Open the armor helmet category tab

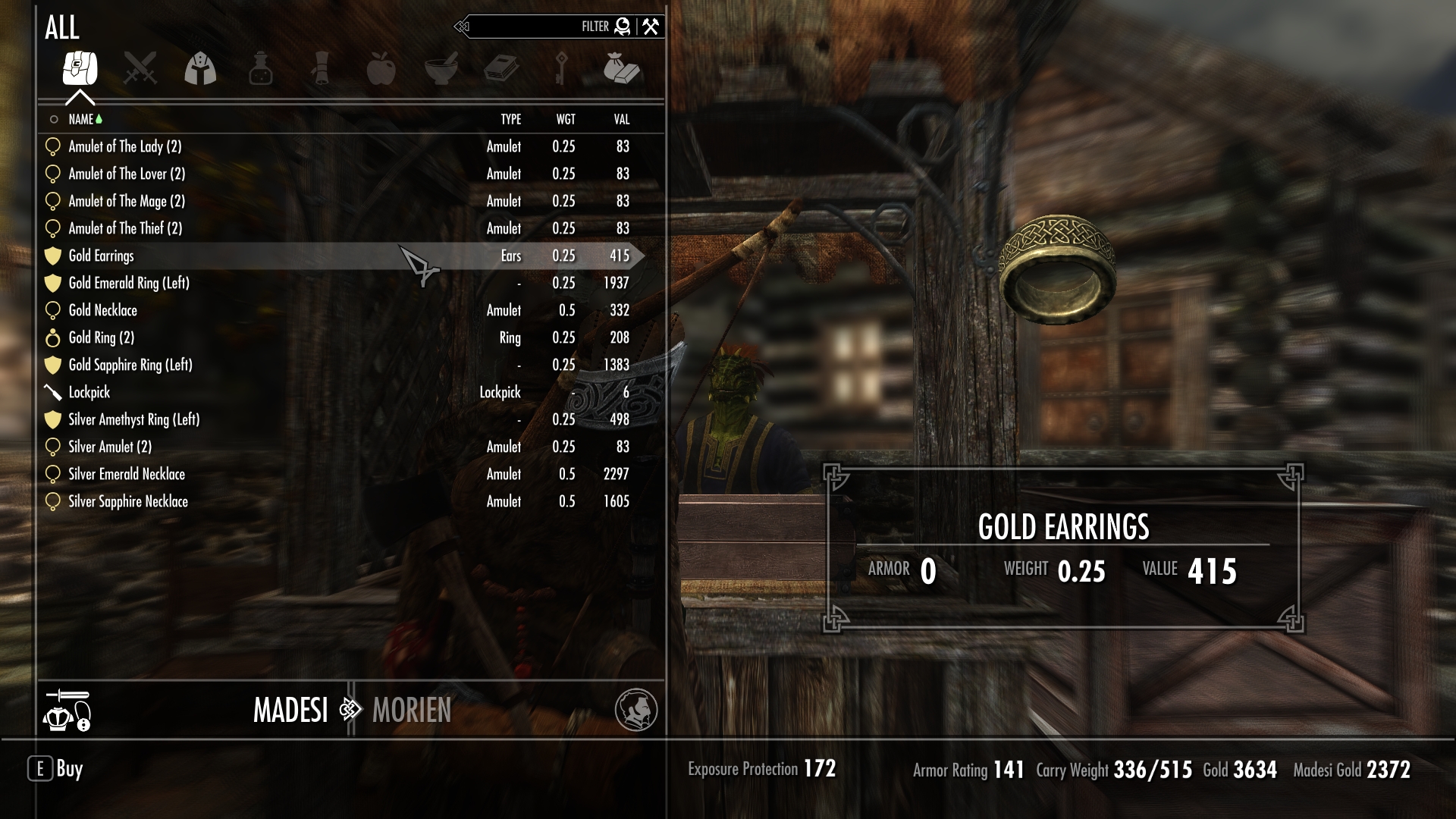tap(200, 68)
